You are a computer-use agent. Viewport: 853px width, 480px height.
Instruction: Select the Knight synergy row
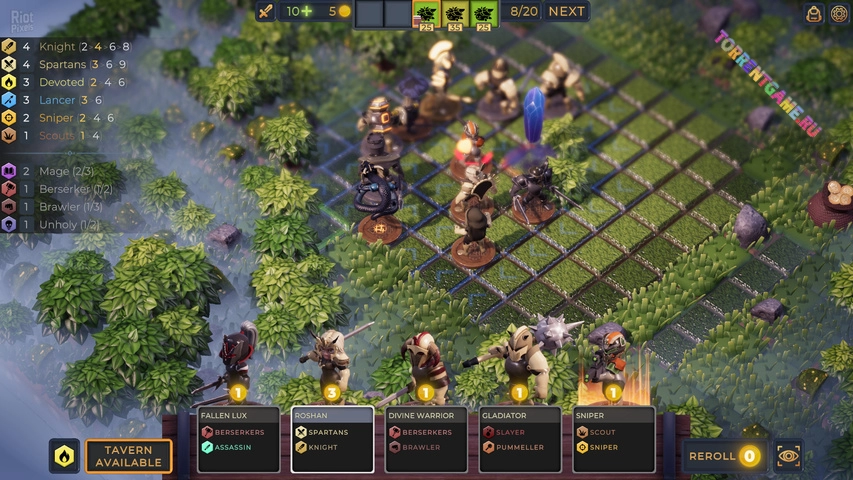tap(66, 46)
